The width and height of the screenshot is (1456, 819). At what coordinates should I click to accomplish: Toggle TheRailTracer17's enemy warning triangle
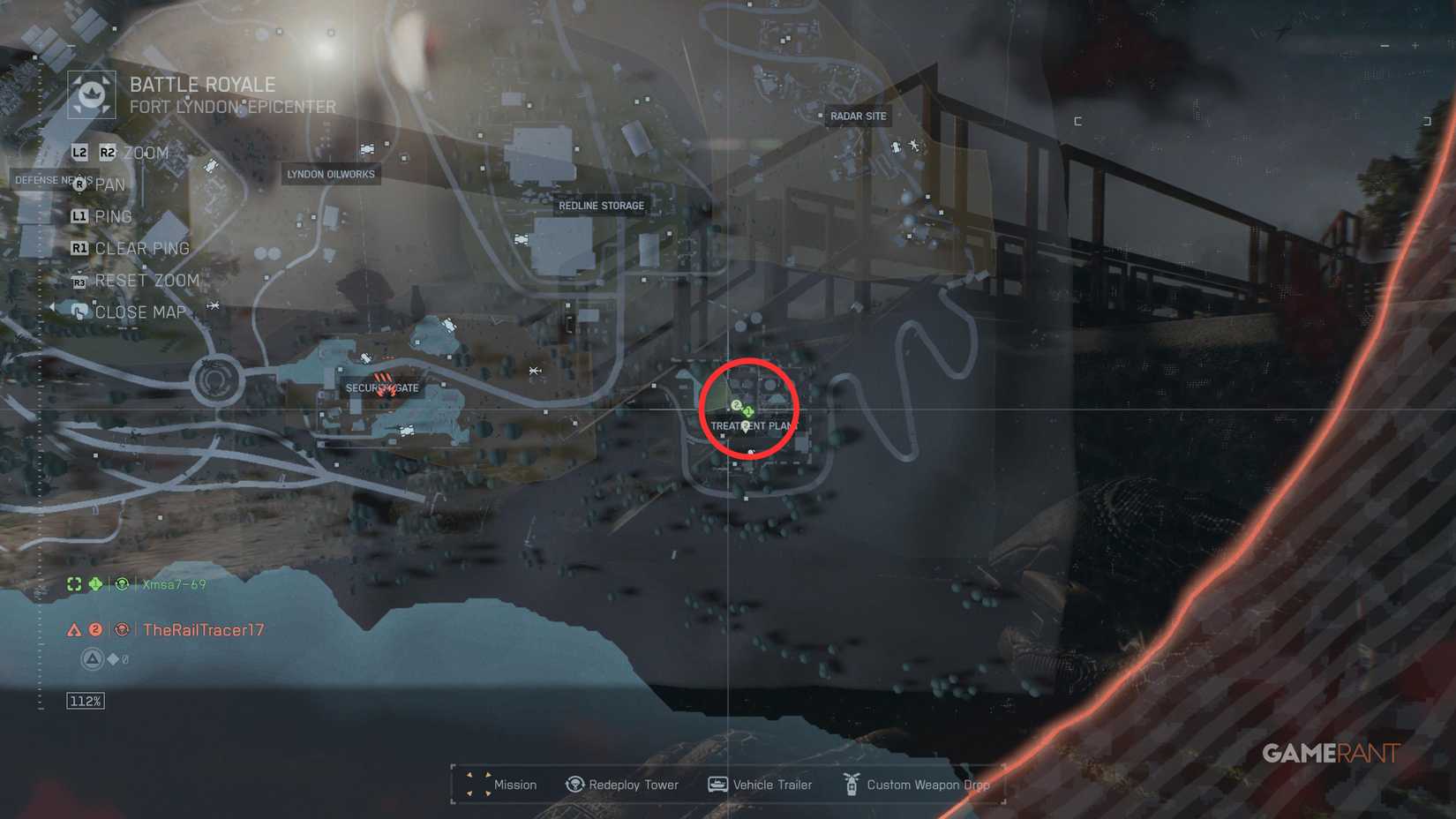click(74, 630)
